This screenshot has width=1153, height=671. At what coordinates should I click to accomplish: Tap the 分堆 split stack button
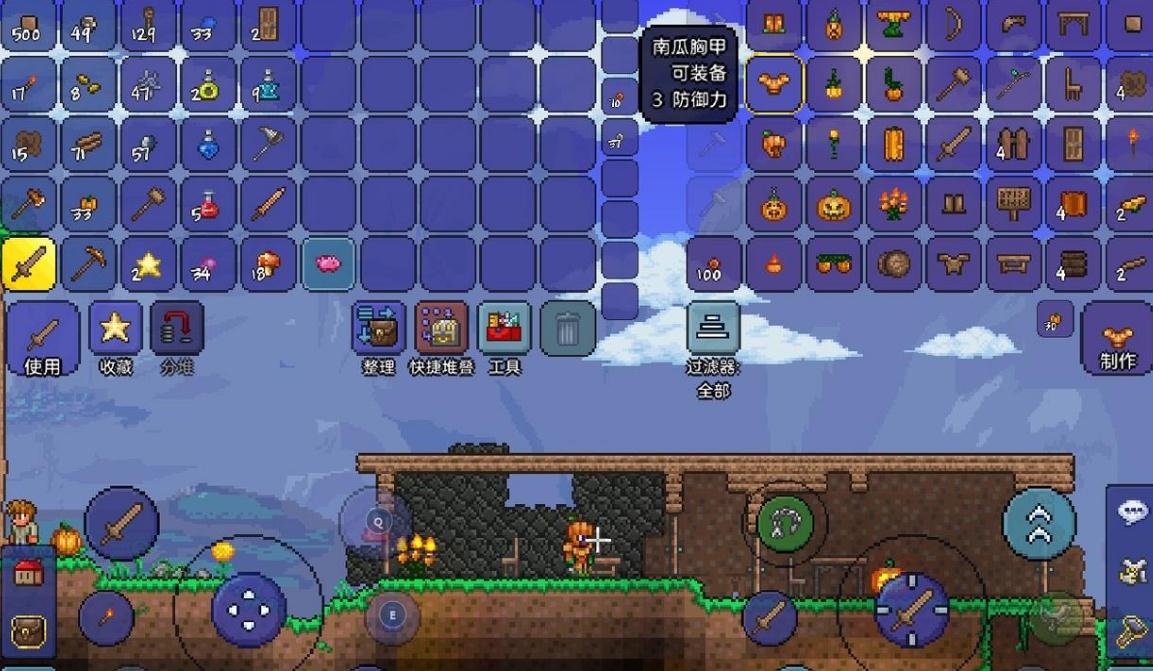(x=176, y=331)
